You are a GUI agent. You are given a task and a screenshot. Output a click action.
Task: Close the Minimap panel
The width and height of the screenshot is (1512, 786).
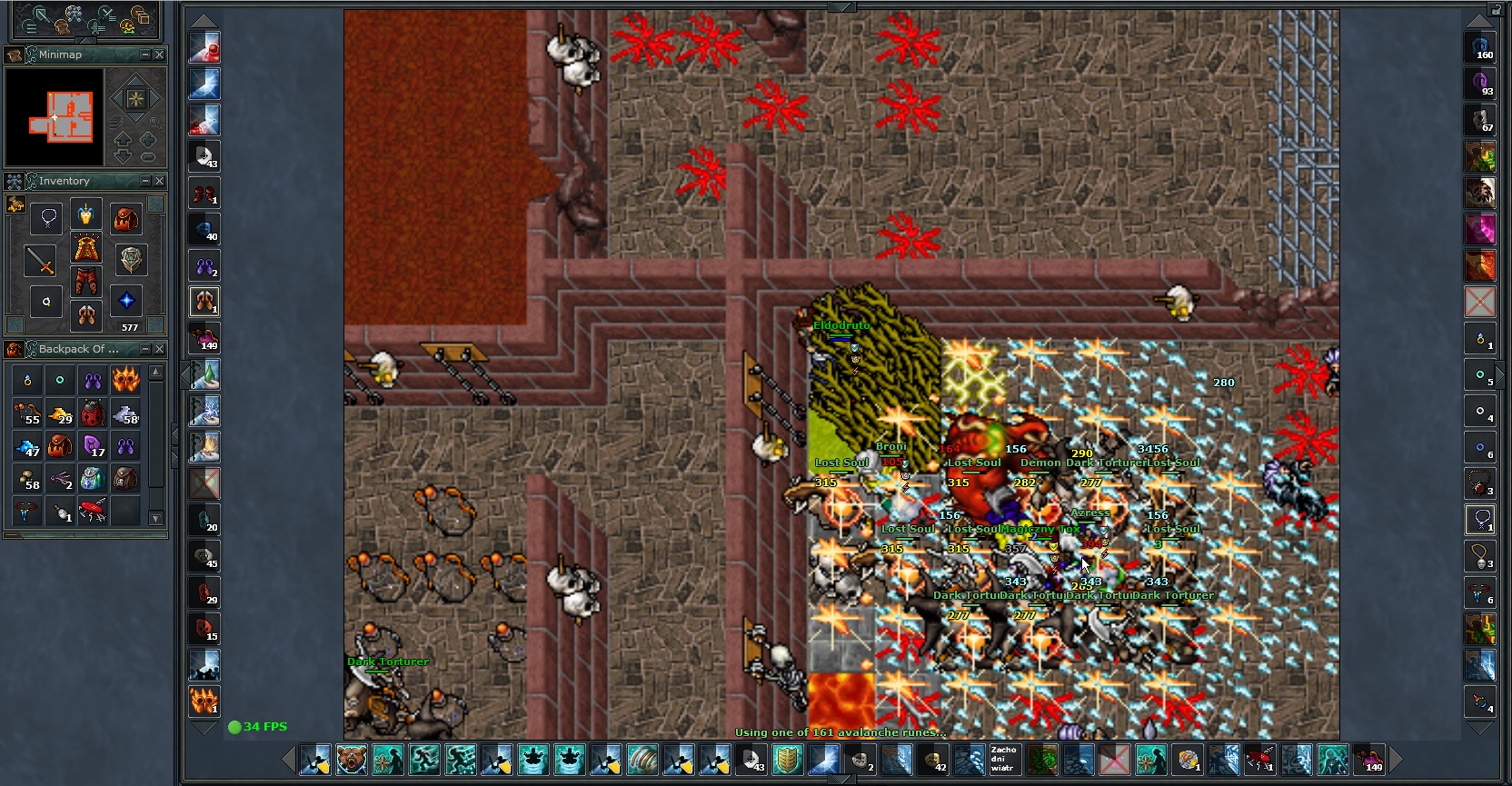(160, 55)
